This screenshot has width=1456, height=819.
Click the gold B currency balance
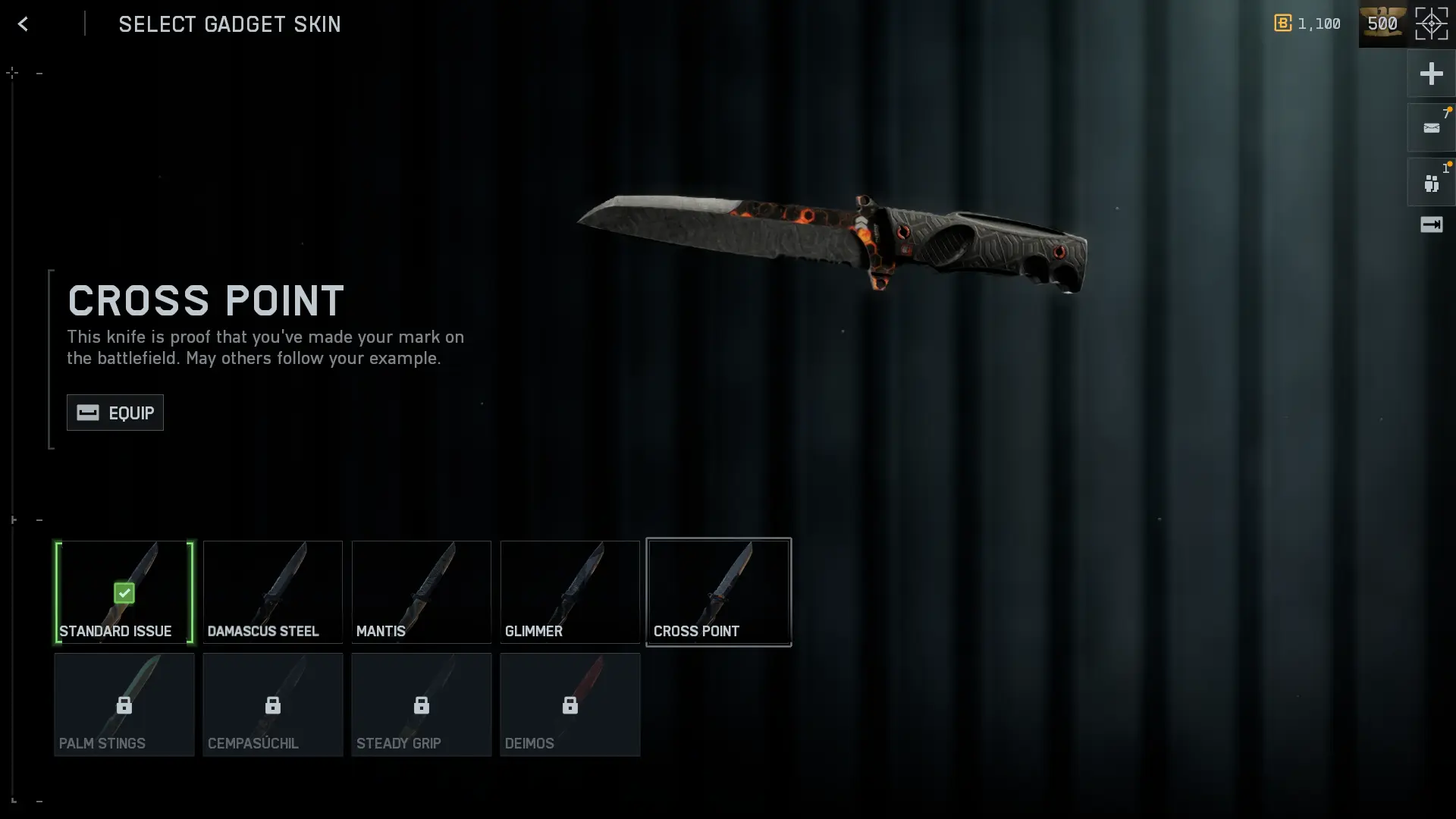pyautogui.click(x=1307, y=24)
